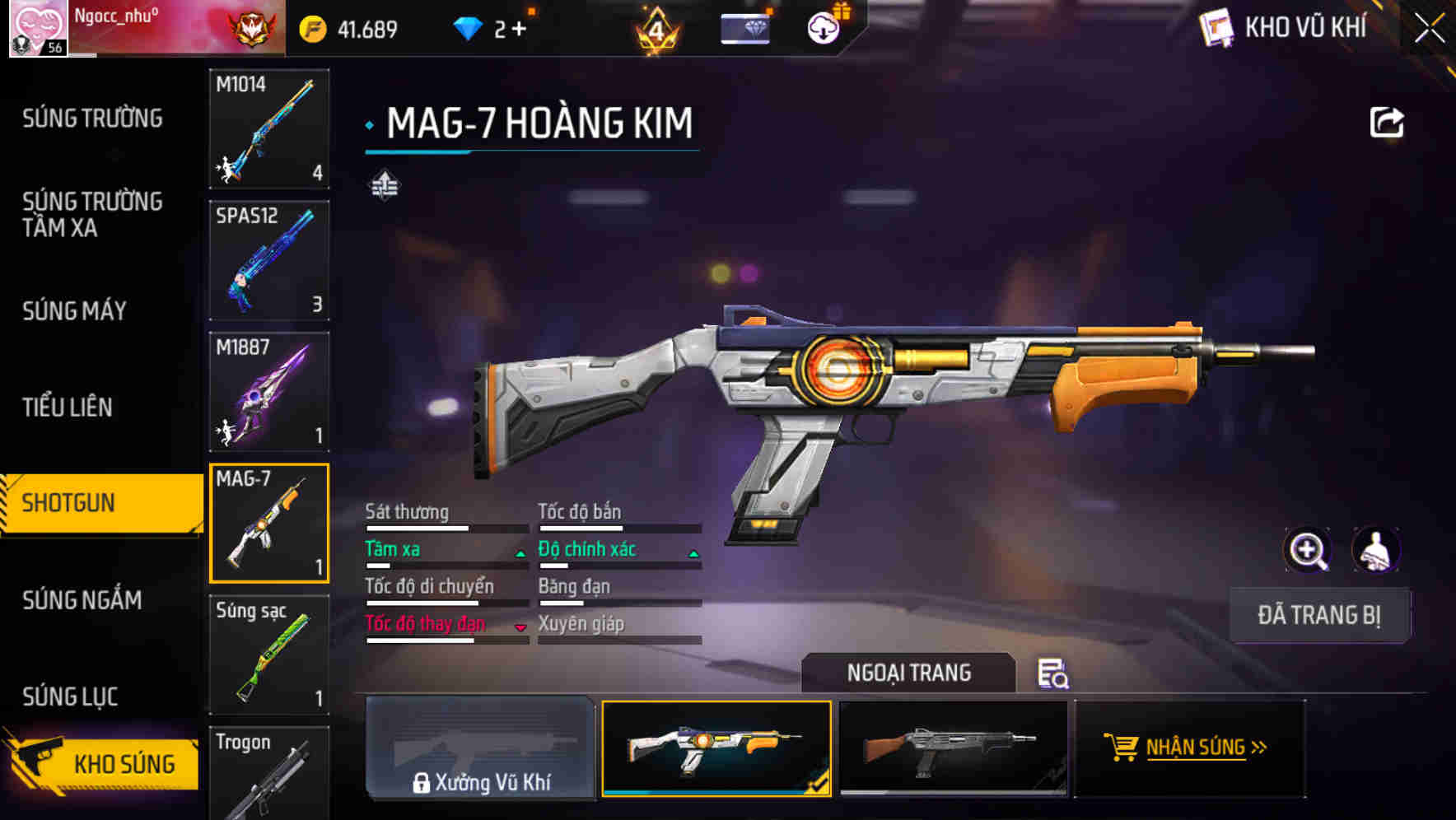Click the character preview icon
Viewport: 1456px width, 820px height.
1375,550
